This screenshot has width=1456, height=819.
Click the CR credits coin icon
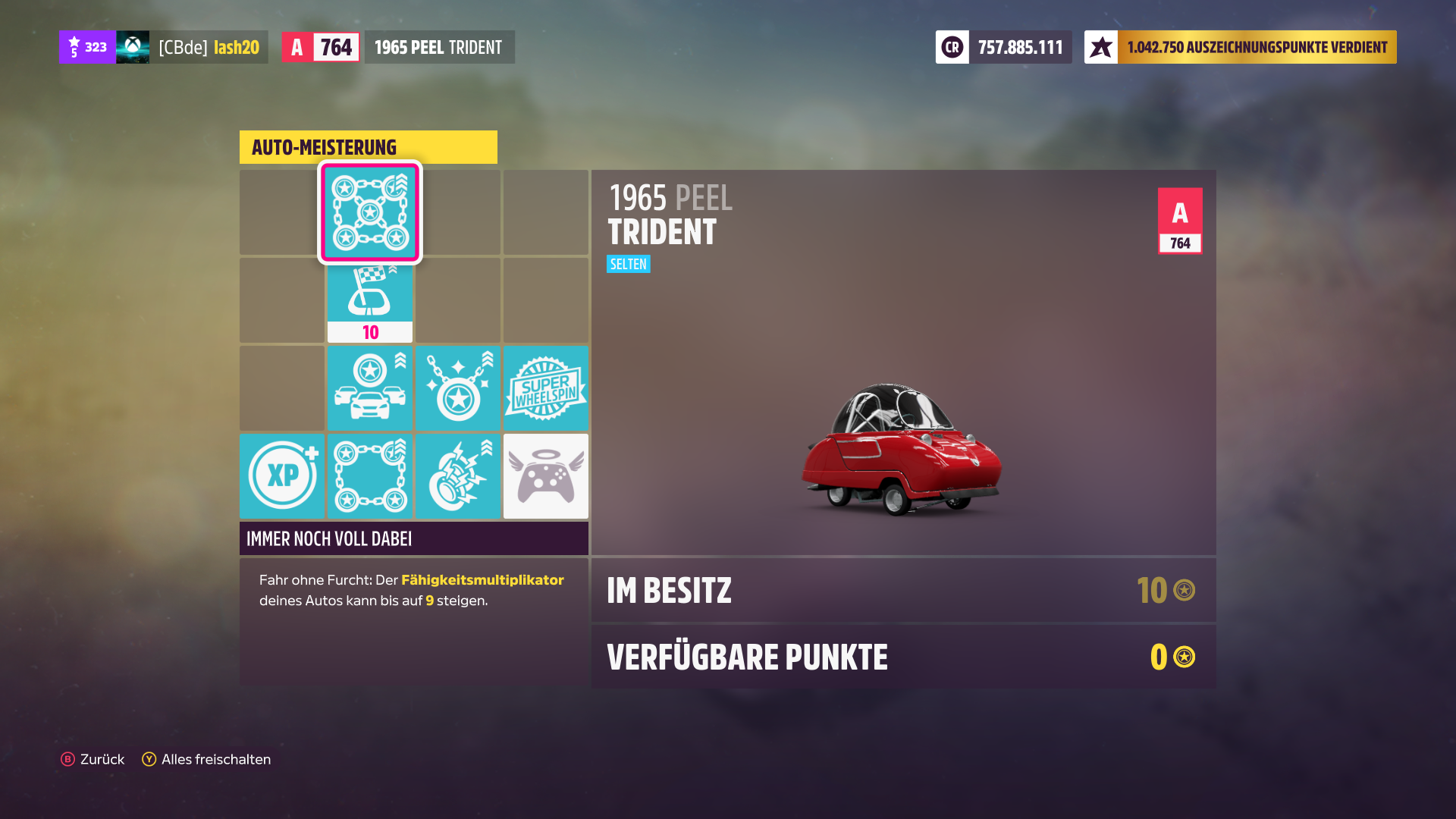point(952,46)
